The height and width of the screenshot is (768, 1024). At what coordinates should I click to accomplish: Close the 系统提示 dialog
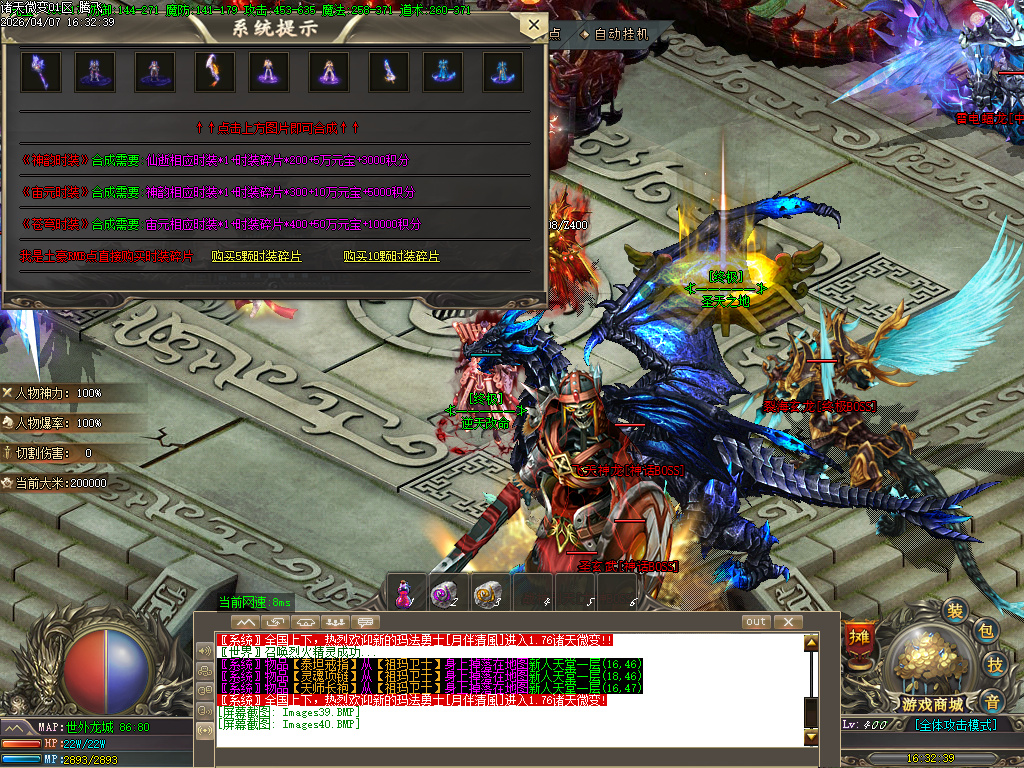click(x=534, y=26)
